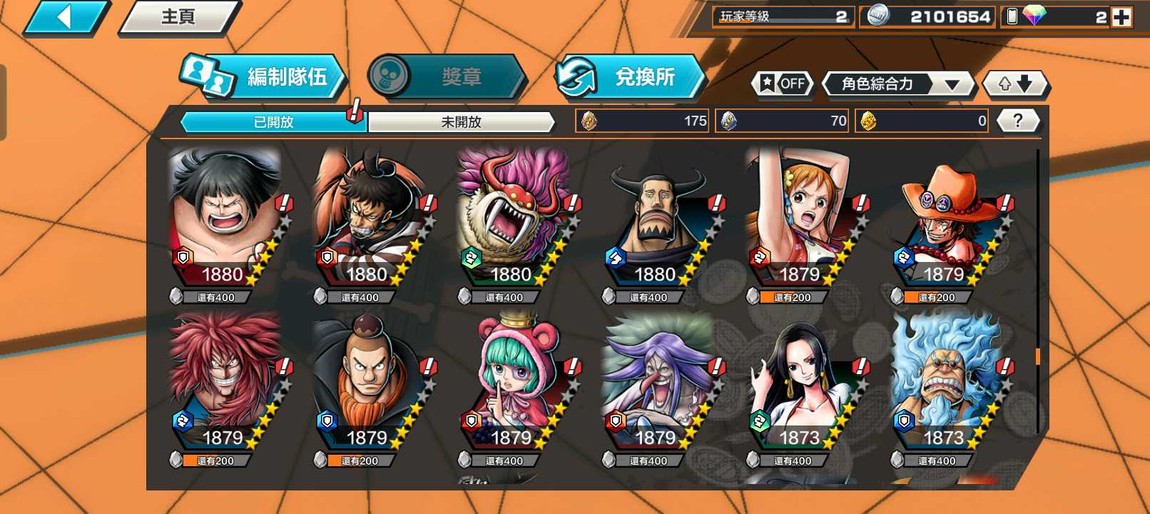Image resolution: width=1150 pixels, height=514 pixels.
Task: Add rainbow diamonds with the plus button
Action: click(1121, 17)
